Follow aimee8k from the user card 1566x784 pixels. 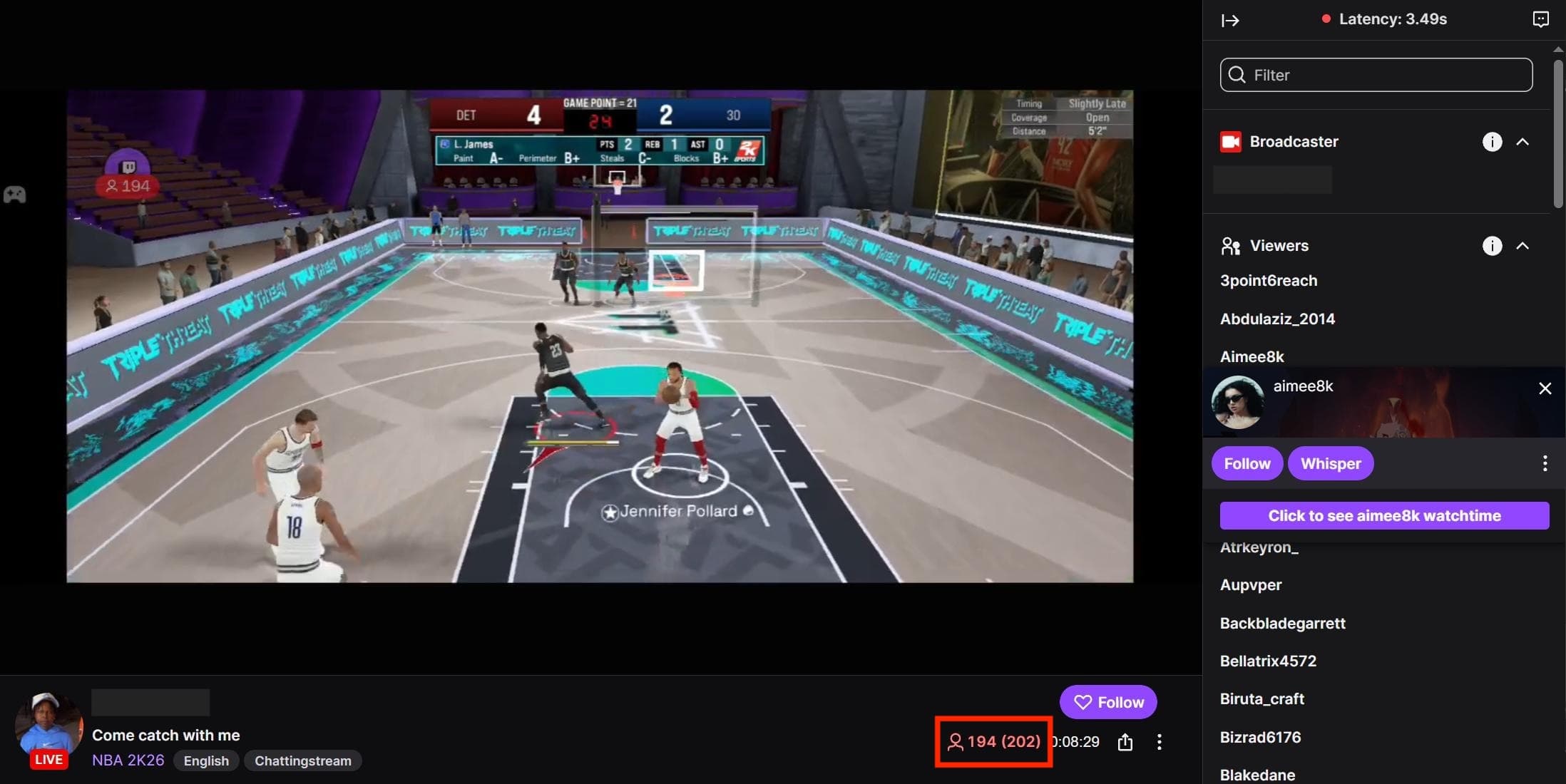1247,463
